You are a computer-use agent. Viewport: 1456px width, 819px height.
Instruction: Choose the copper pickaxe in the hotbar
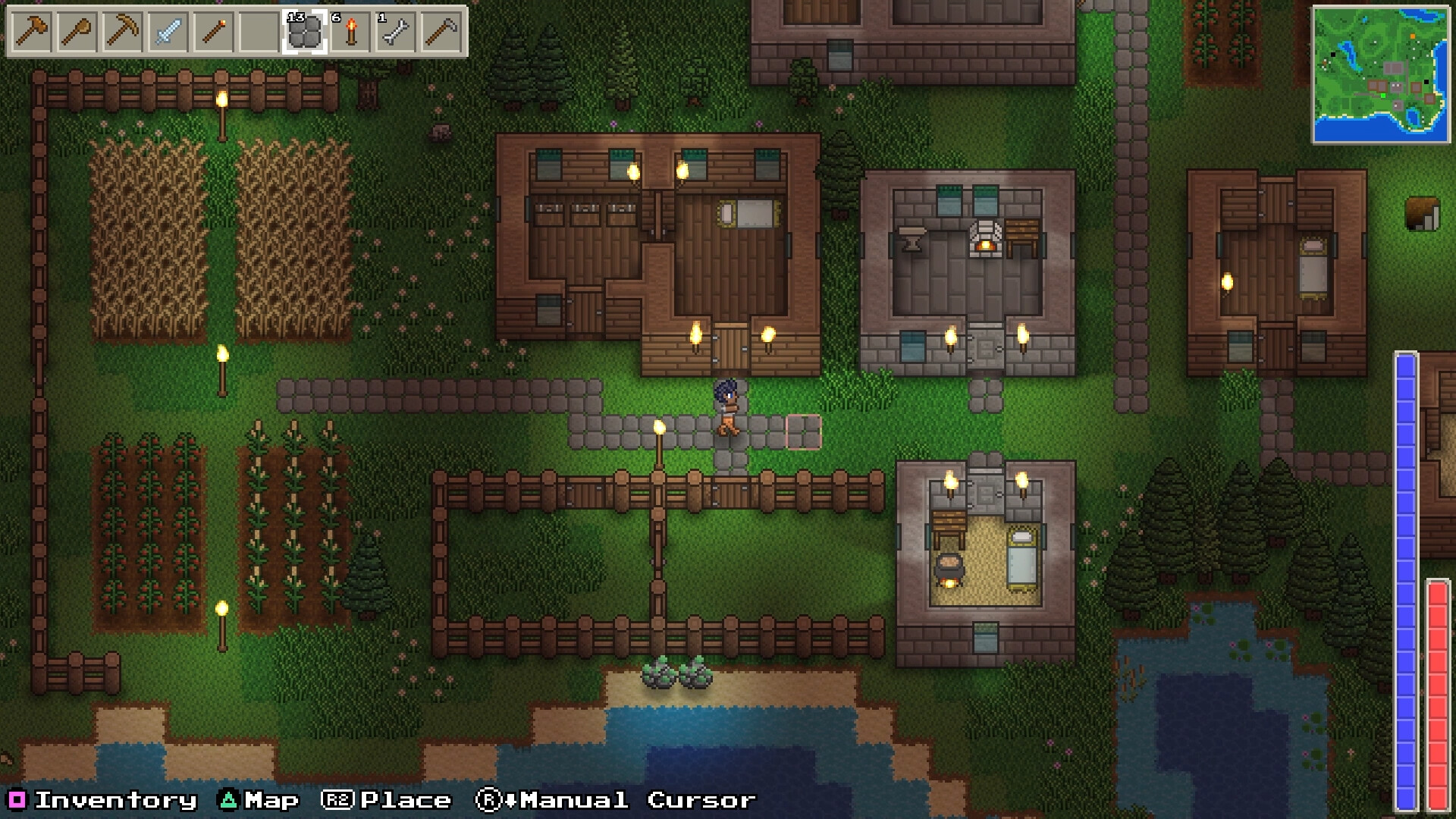(122, 32)
